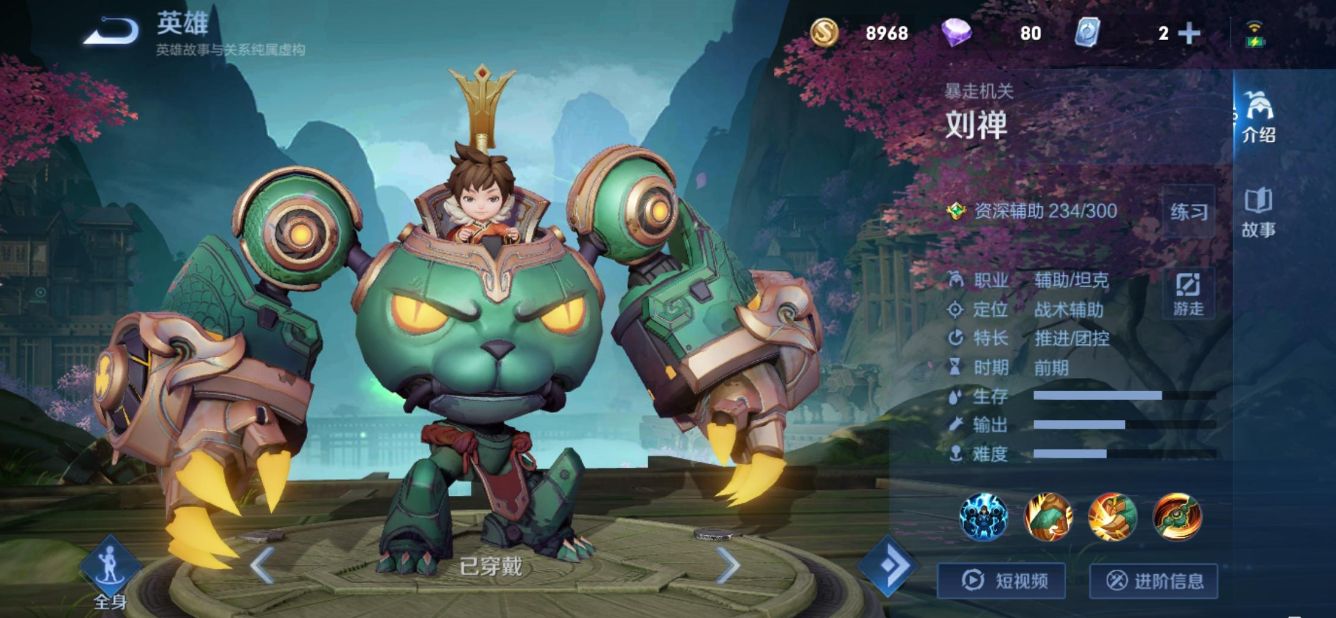This screenshot has height=618, width=1336.
Task: Collapse the info panel with diamond arrow
Action: [888, 566]
